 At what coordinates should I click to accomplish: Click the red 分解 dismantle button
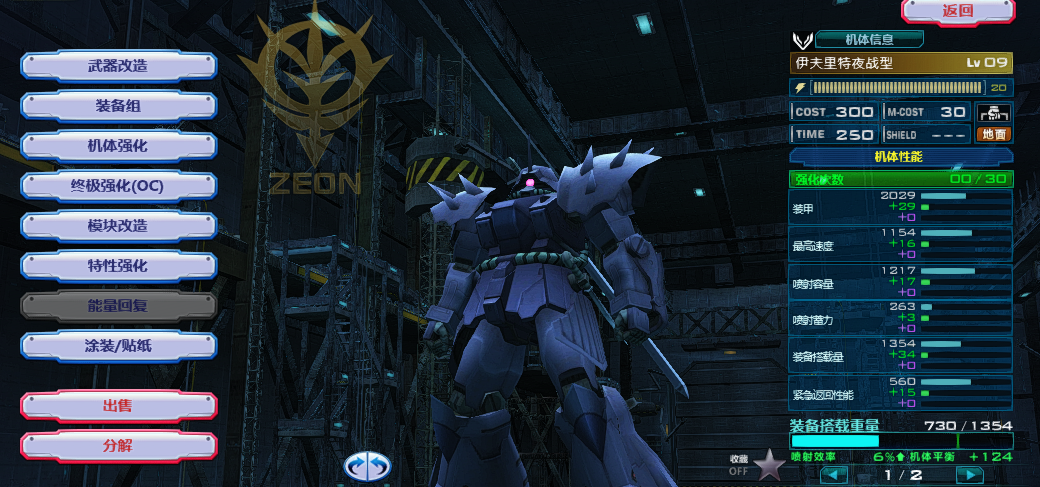pyautogui.click(x=118, y=446)
